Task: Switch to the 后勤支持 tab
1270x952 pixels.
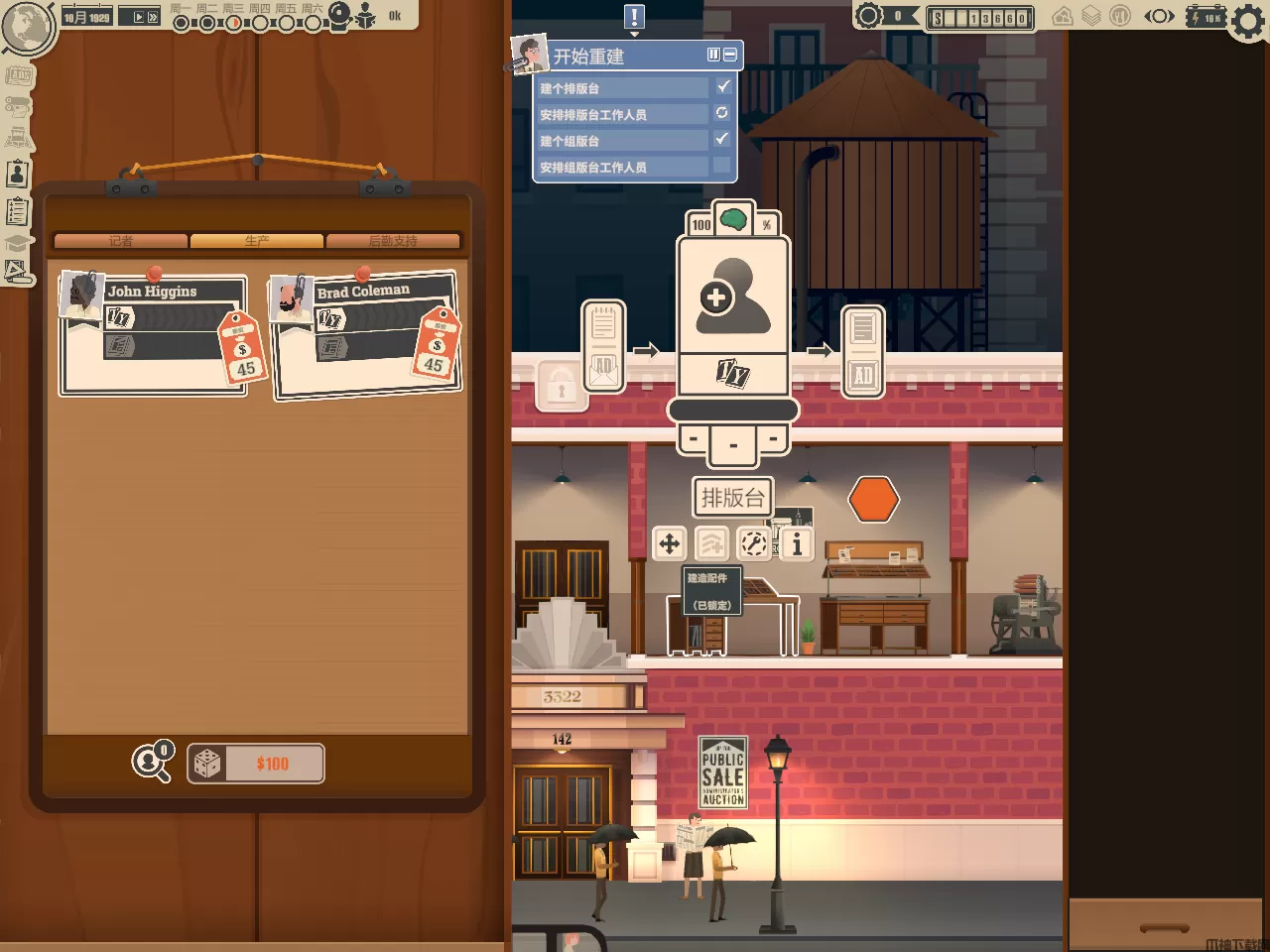Action: (x=393, y=241)
